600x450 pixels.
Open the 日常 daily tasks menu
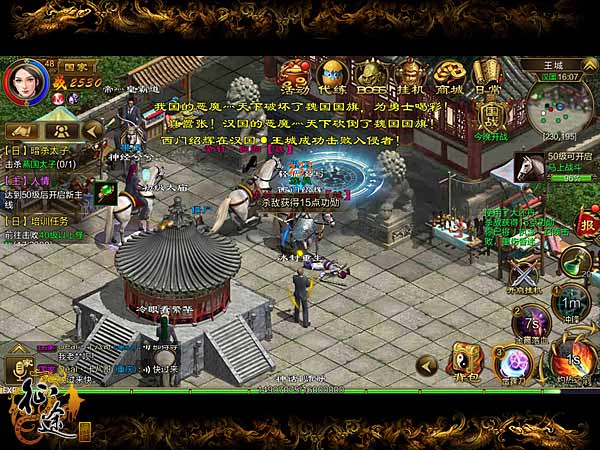(x=487, y=74)
